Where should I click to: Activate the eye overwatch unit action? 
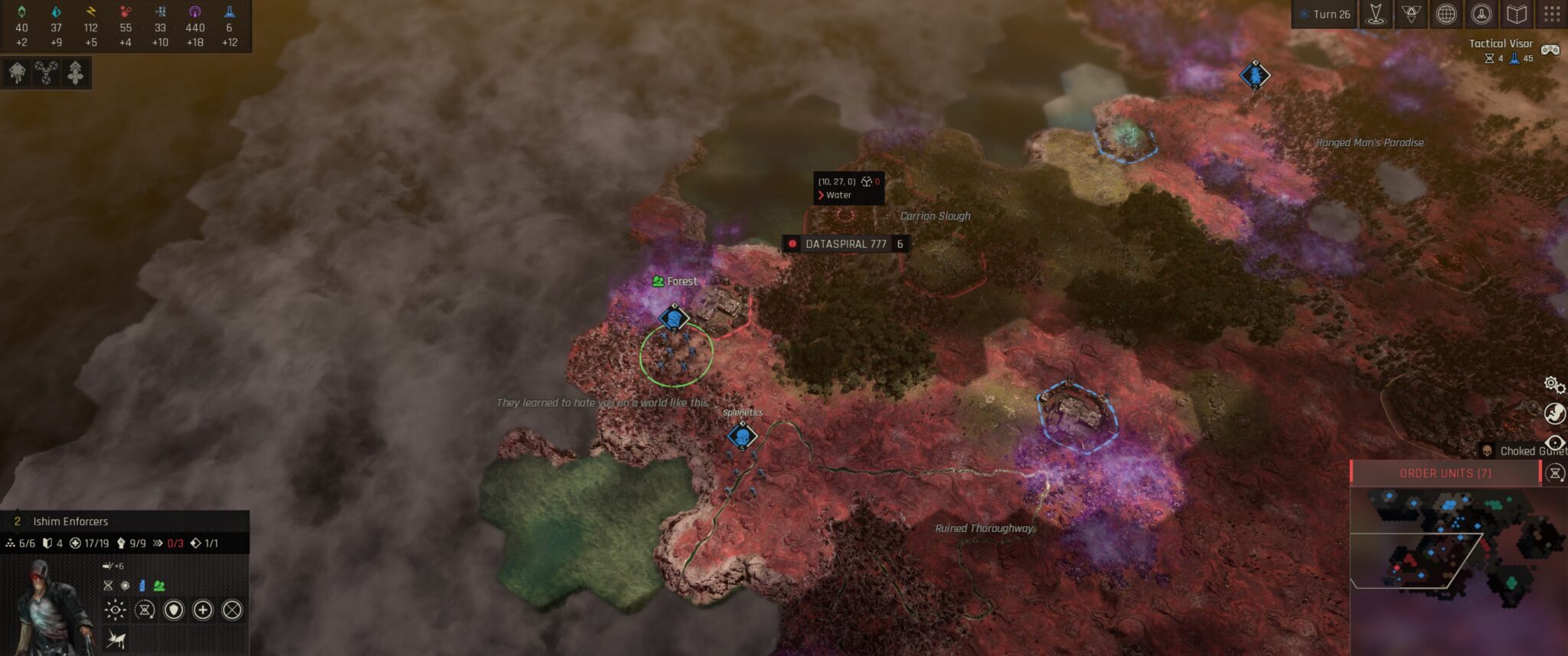tap(115, 610)
